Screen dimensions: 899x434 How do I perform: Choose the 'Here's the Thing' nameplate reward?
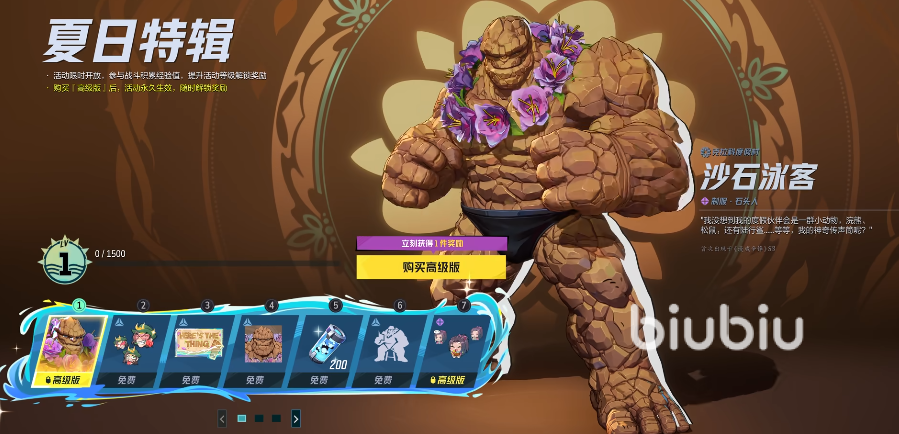pyautogui.click(x=199, y=347)
